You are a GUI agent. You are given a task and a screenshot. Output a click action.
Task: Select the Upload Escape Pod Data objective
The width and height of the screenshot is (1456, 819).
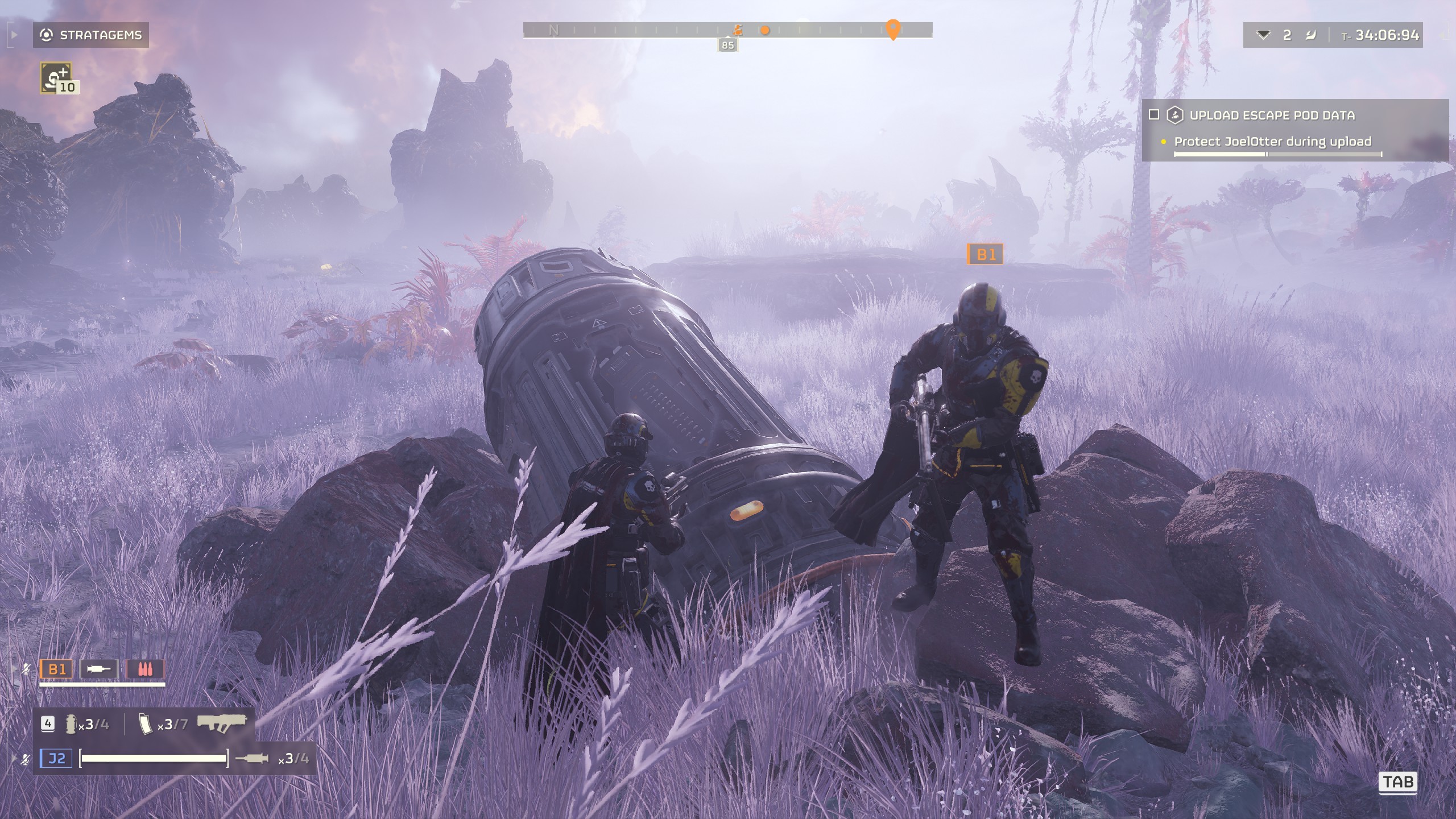(1272, 115)
